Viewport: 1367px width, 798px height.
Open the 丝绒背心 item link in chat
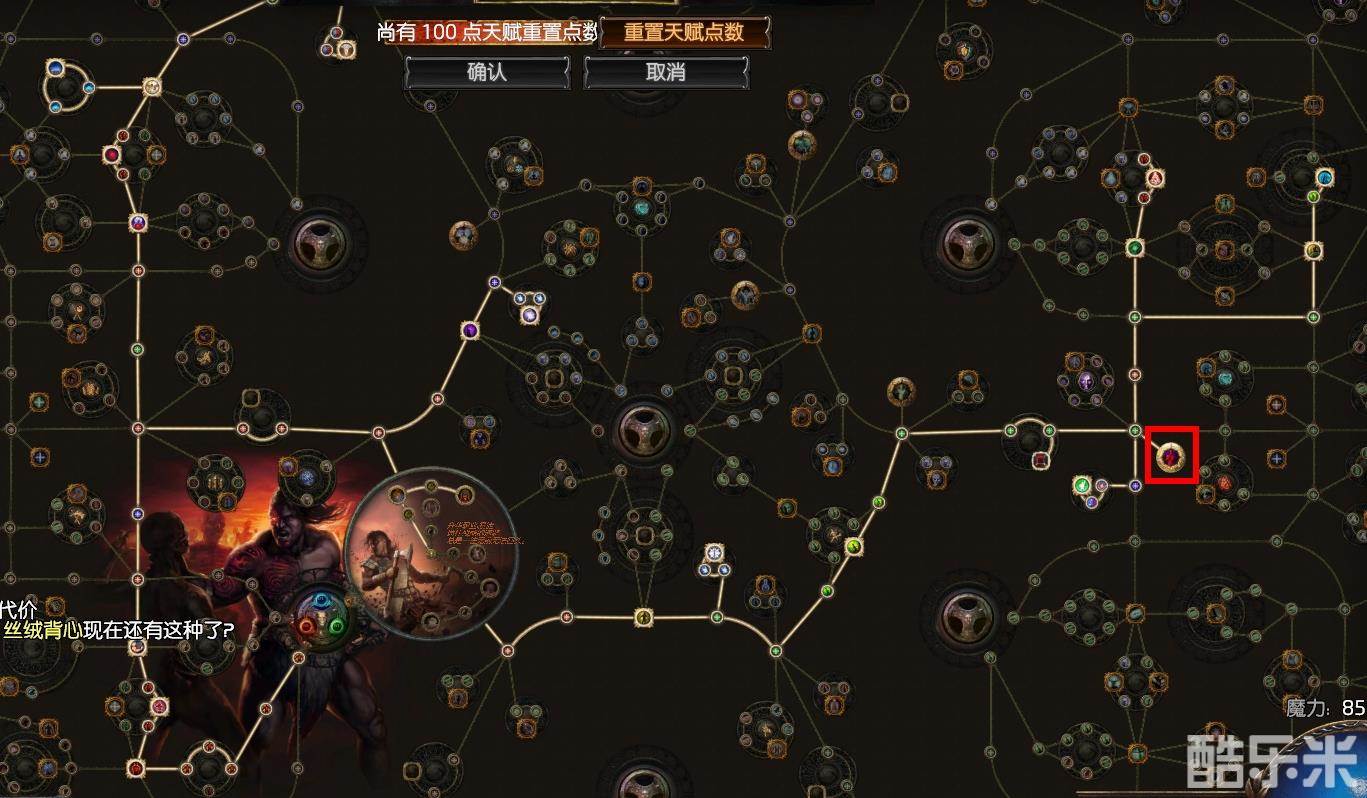(x=43, y=630)
